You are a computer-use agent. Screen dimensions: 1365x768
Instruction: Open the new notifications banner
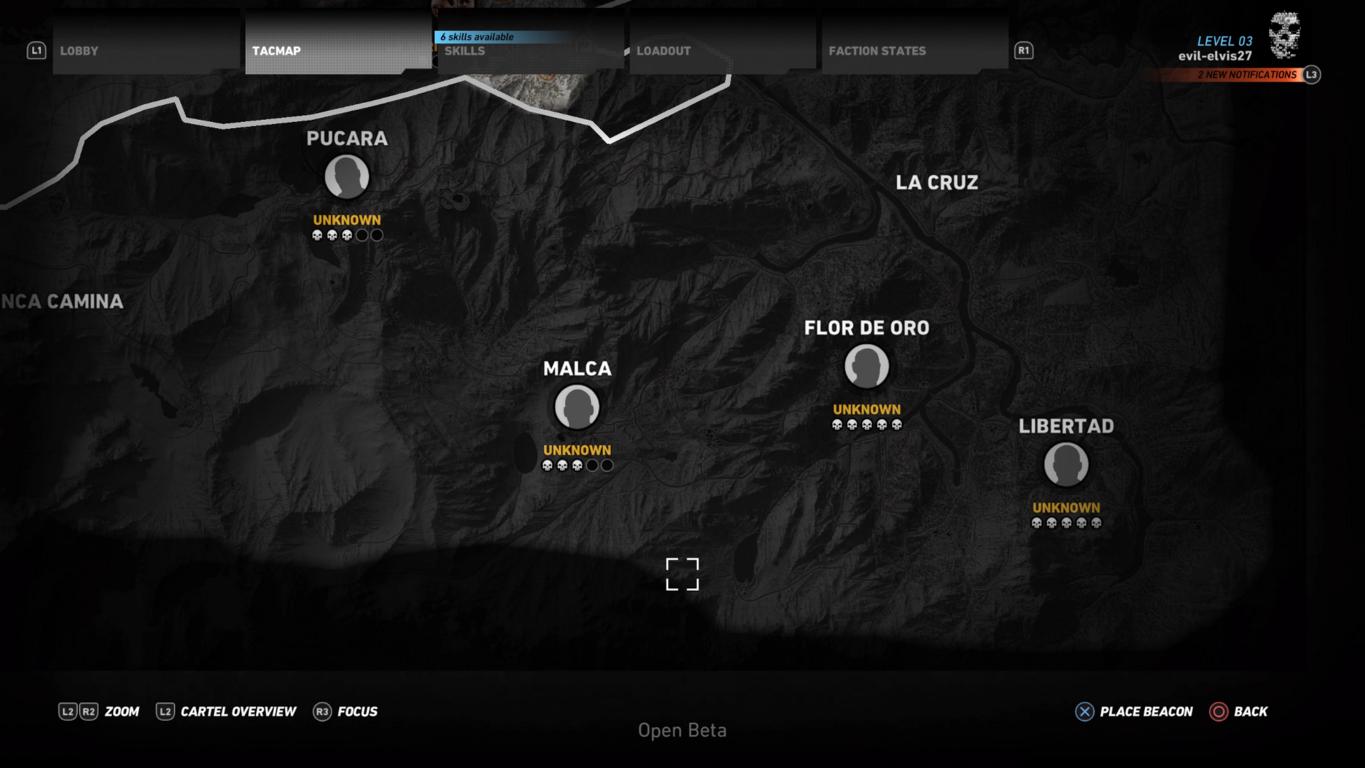[1246, 75]
